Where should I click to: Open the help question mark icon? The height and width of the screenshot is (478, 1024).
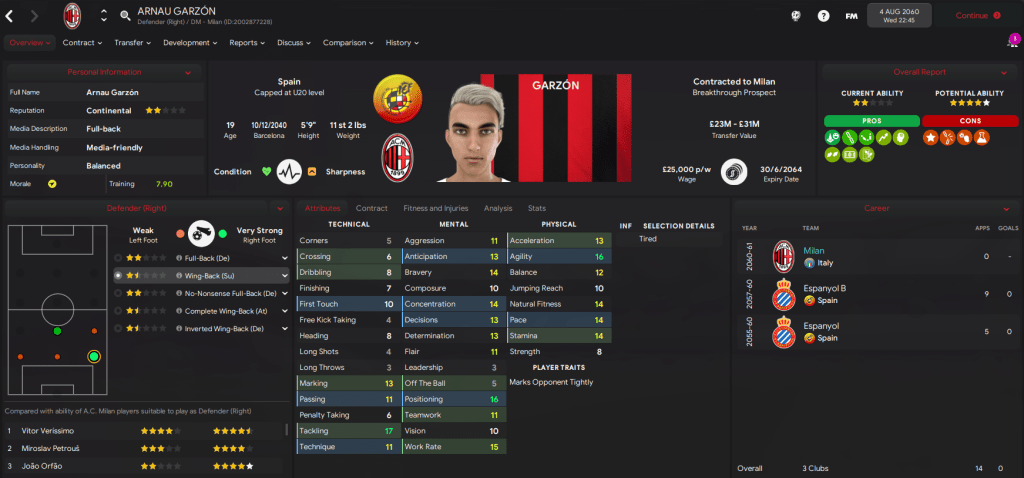point(823,16)
